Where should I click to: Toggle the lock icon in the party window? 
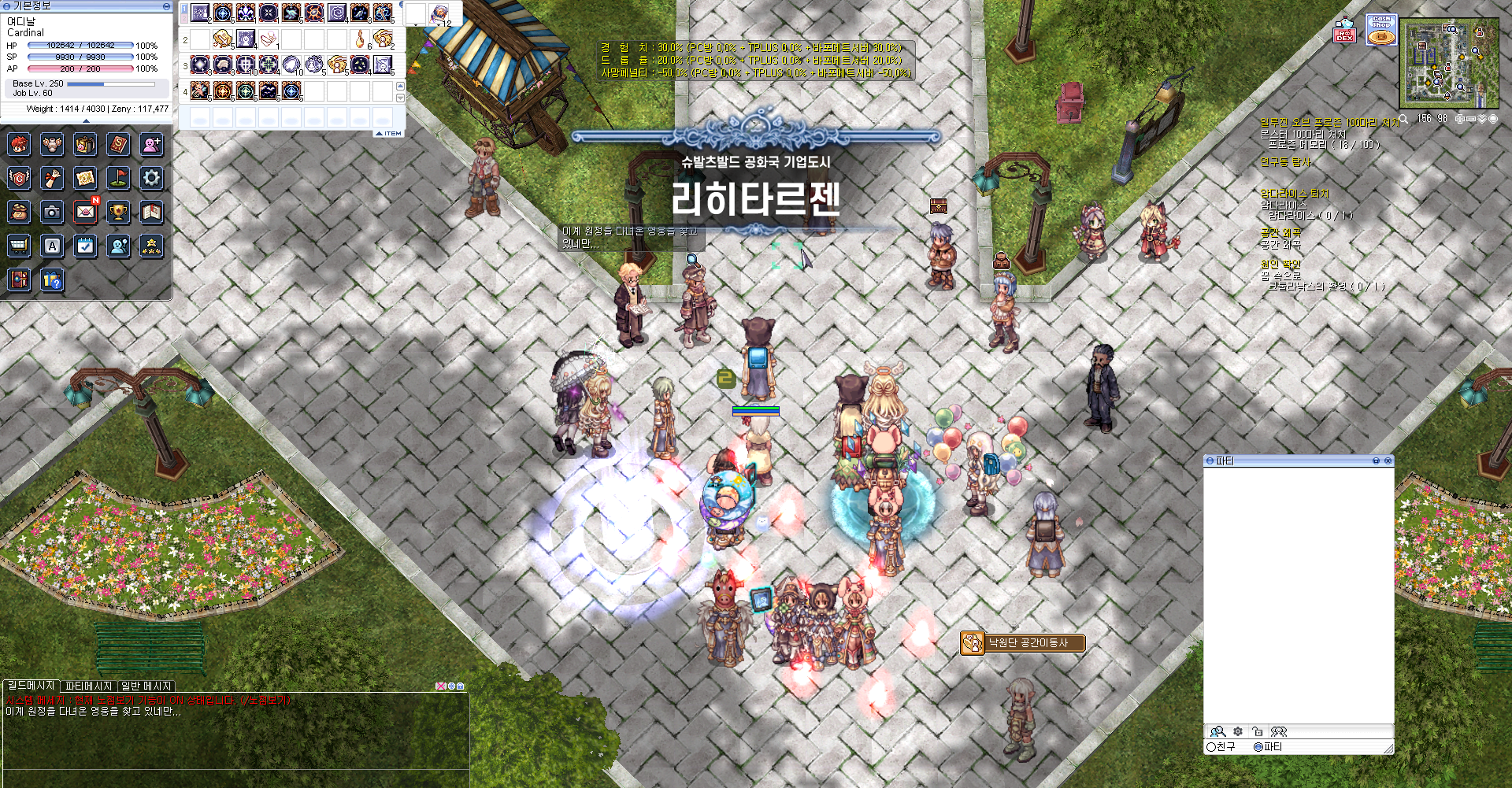click(1259, 733)
